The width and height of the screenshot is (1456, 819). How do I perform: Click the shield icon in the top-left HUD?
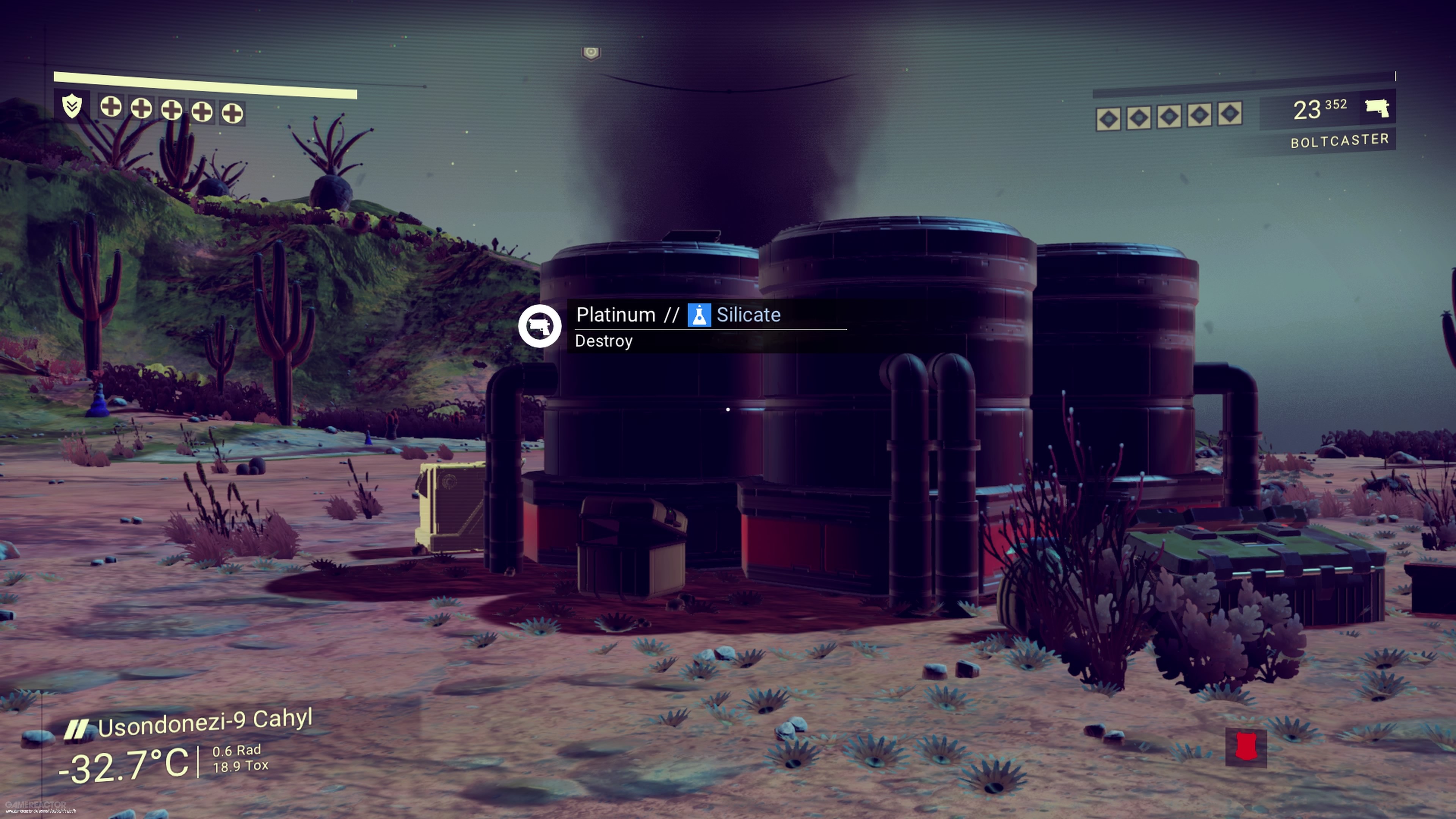pyautogui.click(x=72, y=106)
